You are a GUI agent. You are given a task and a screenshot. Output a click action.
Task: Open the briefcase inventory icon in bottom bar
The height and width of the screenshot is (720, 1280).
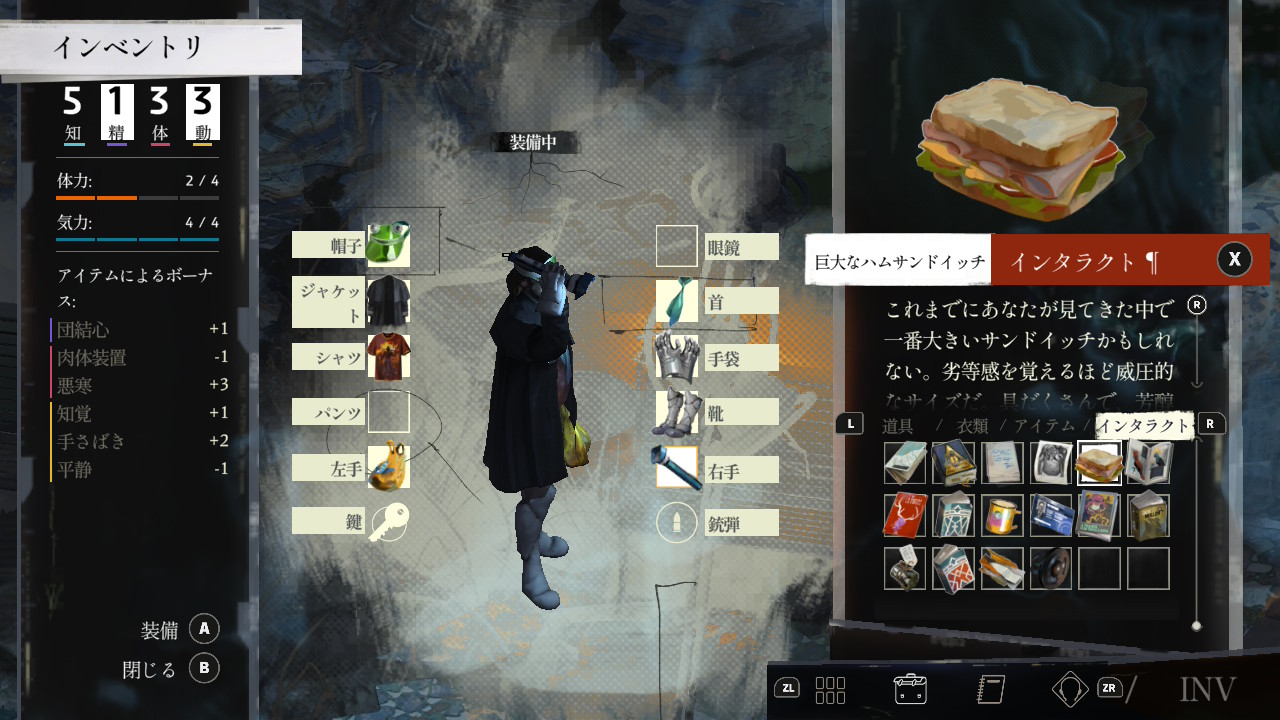pyautogui.click(x=910, y=688)
